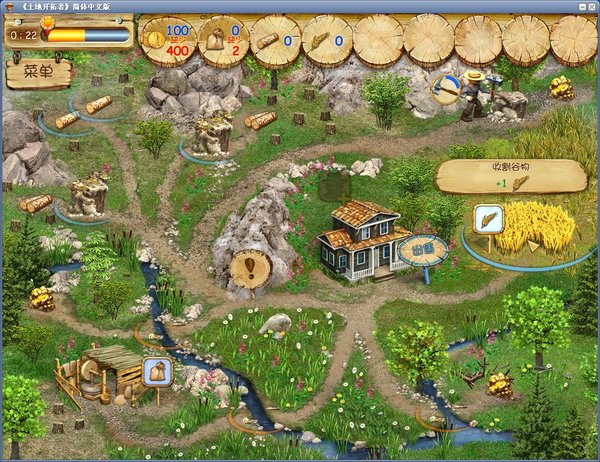Click the wheat harvest action icon
The height and width of the screenshot is (462, 600).
(488, 219)
